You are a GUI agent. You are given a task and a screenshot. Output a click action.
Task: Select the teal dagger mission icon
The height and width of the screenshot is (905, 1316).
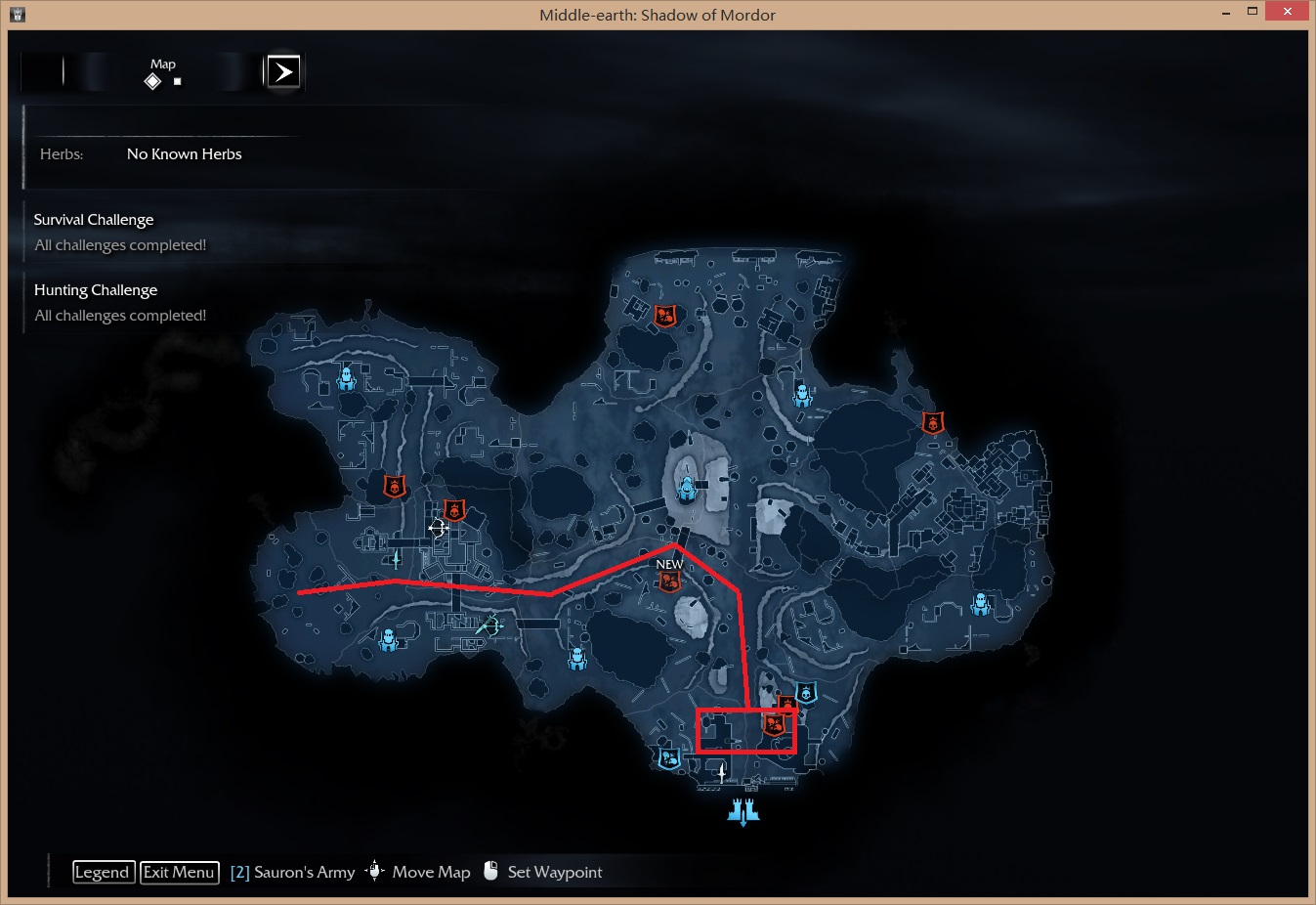click(x=396, y=559)
